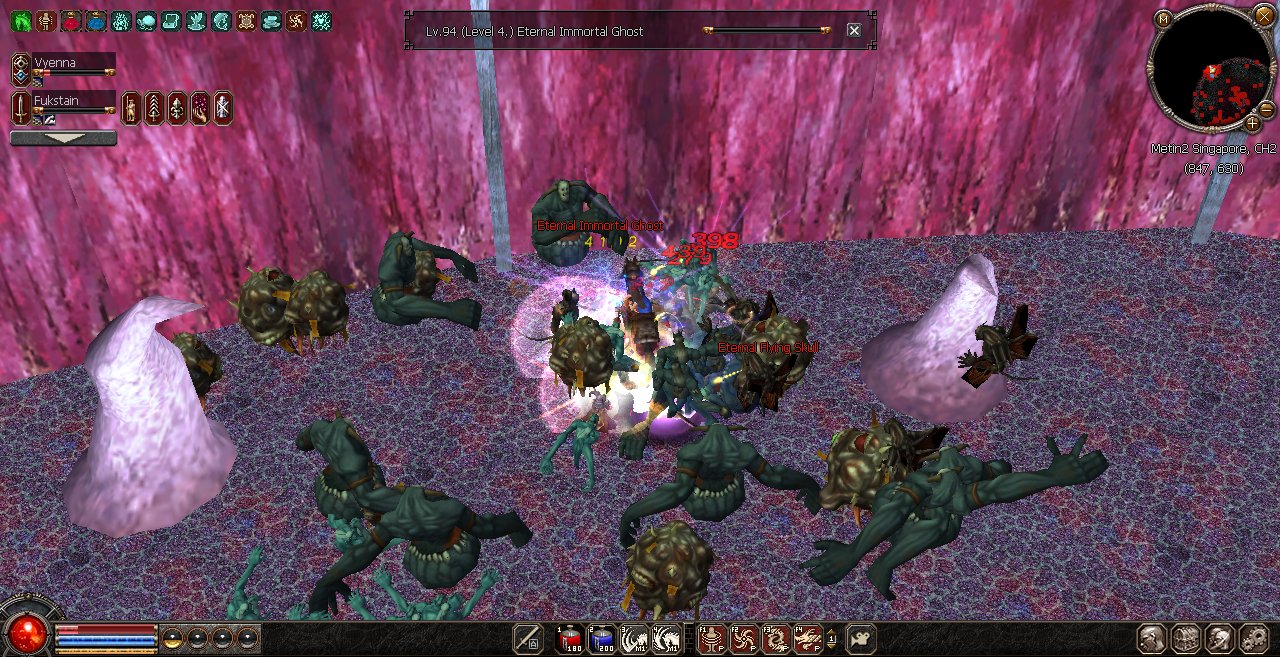This screenshot has height=657, width=1280.
Task: Close the Eternal Immortal Ghost target panel
Action: (854, 31)
